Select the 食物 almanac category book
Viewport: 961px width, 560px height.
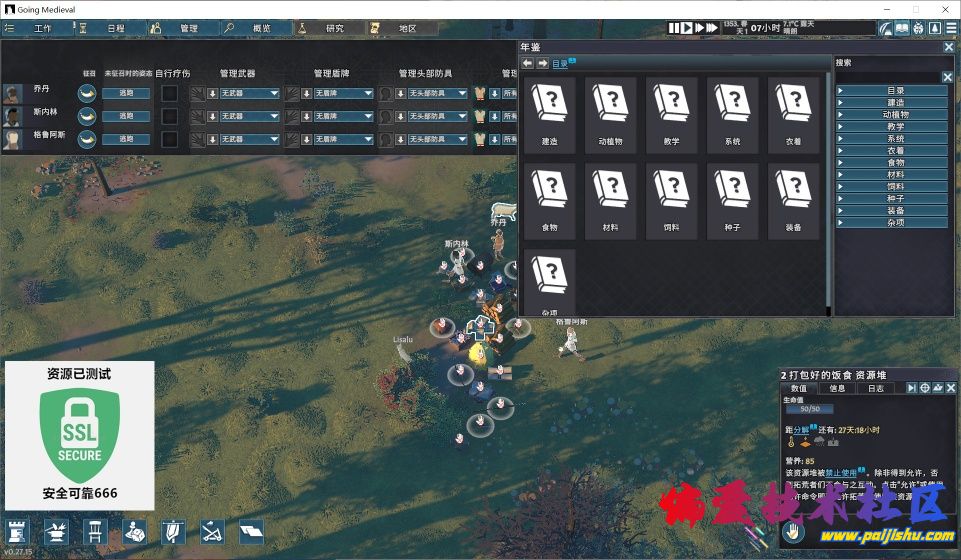(x=549, y=201)
